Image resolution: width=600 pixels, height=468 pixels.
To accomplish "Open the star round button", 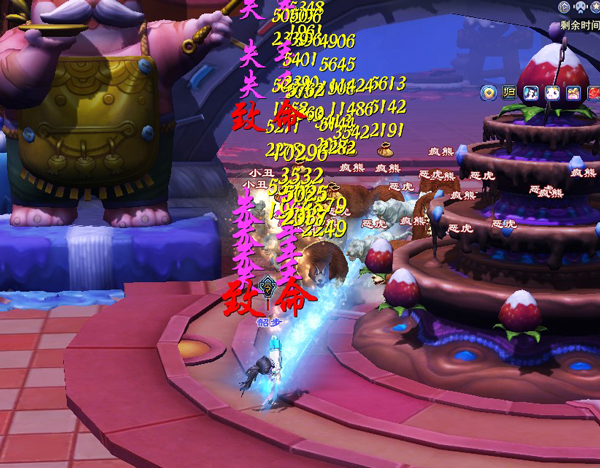I will tap(595, 7).
